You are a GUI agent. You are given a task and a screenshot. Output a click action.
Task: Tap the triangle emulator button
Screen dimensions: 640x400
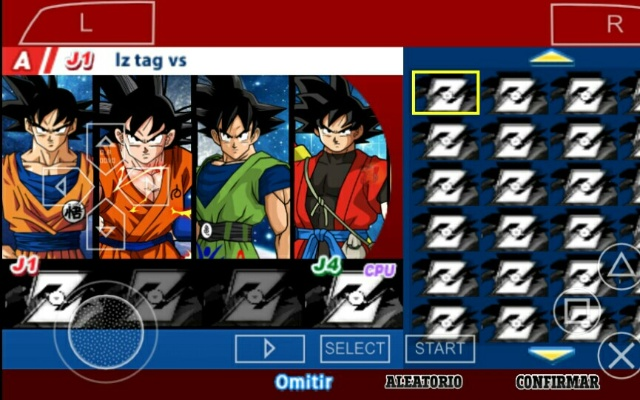tap(618, 267)
